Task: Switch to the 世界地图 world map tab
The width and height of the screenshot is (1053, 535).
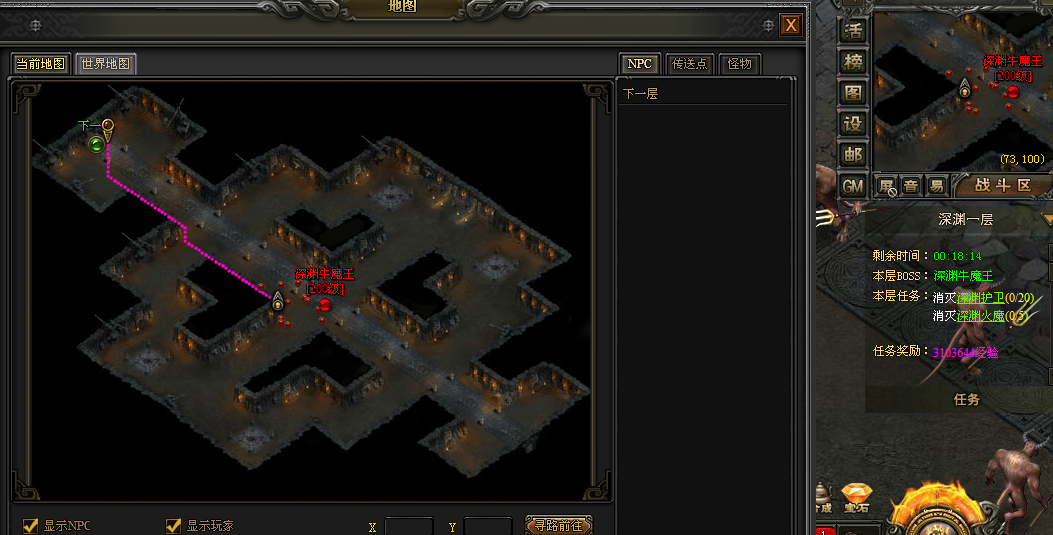Action: click(105, 64)
